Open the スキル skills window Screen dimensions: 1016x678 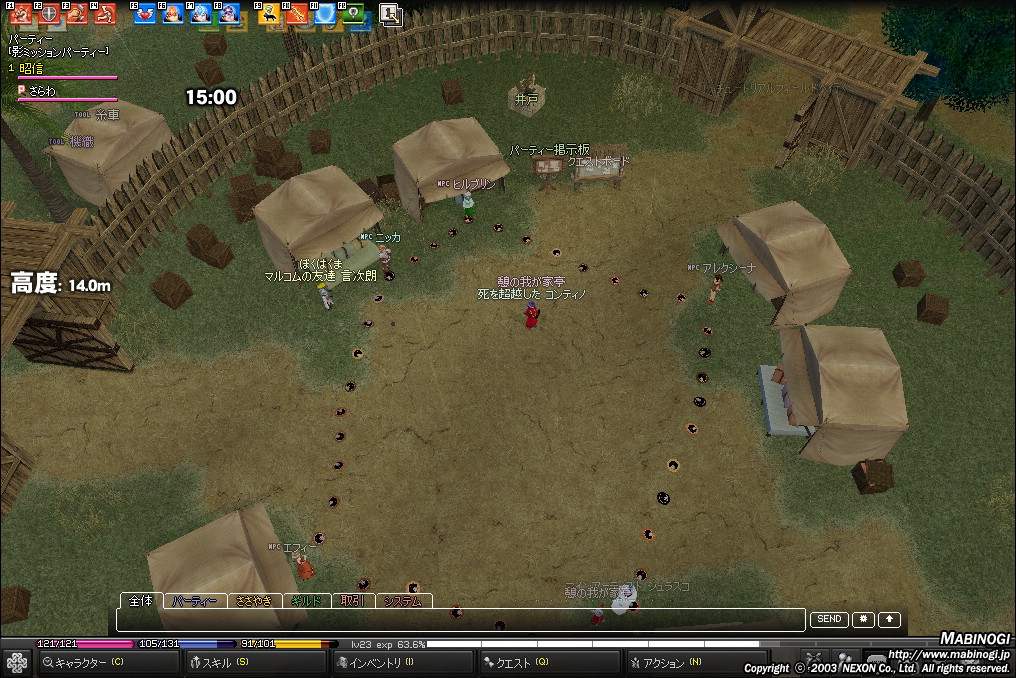256,662
